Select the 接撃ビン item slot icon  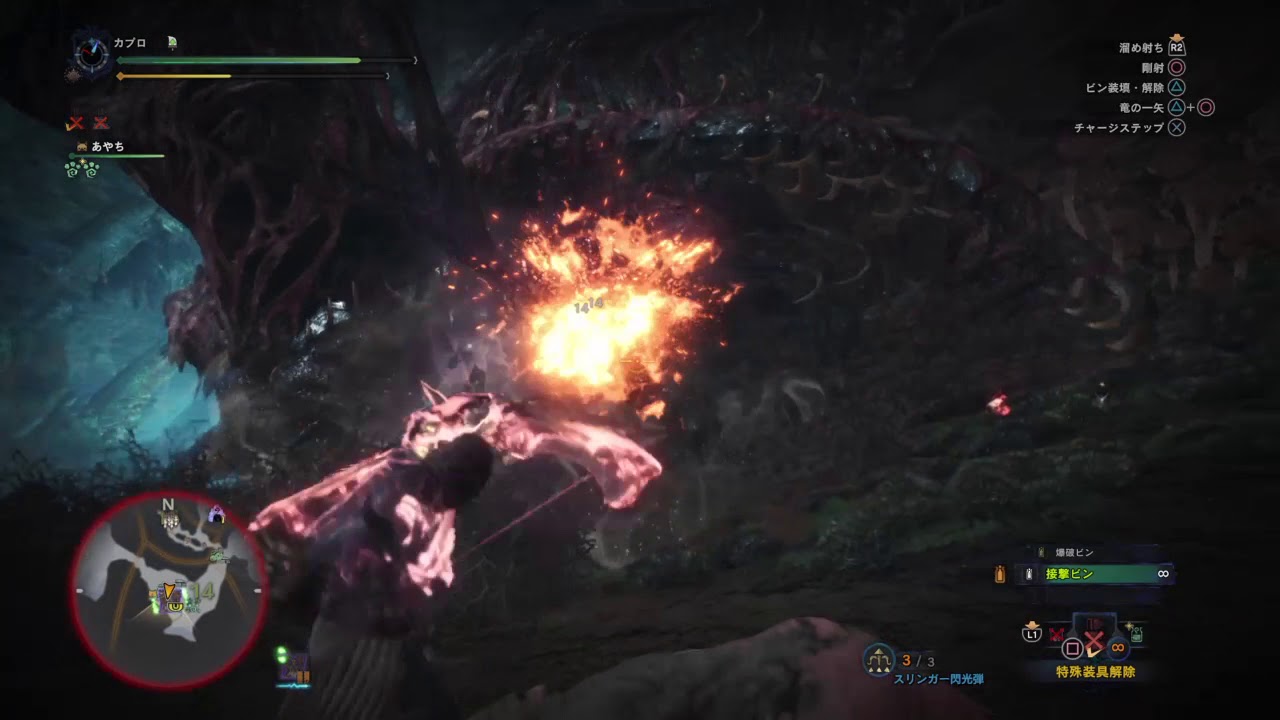coord(1029,573)
